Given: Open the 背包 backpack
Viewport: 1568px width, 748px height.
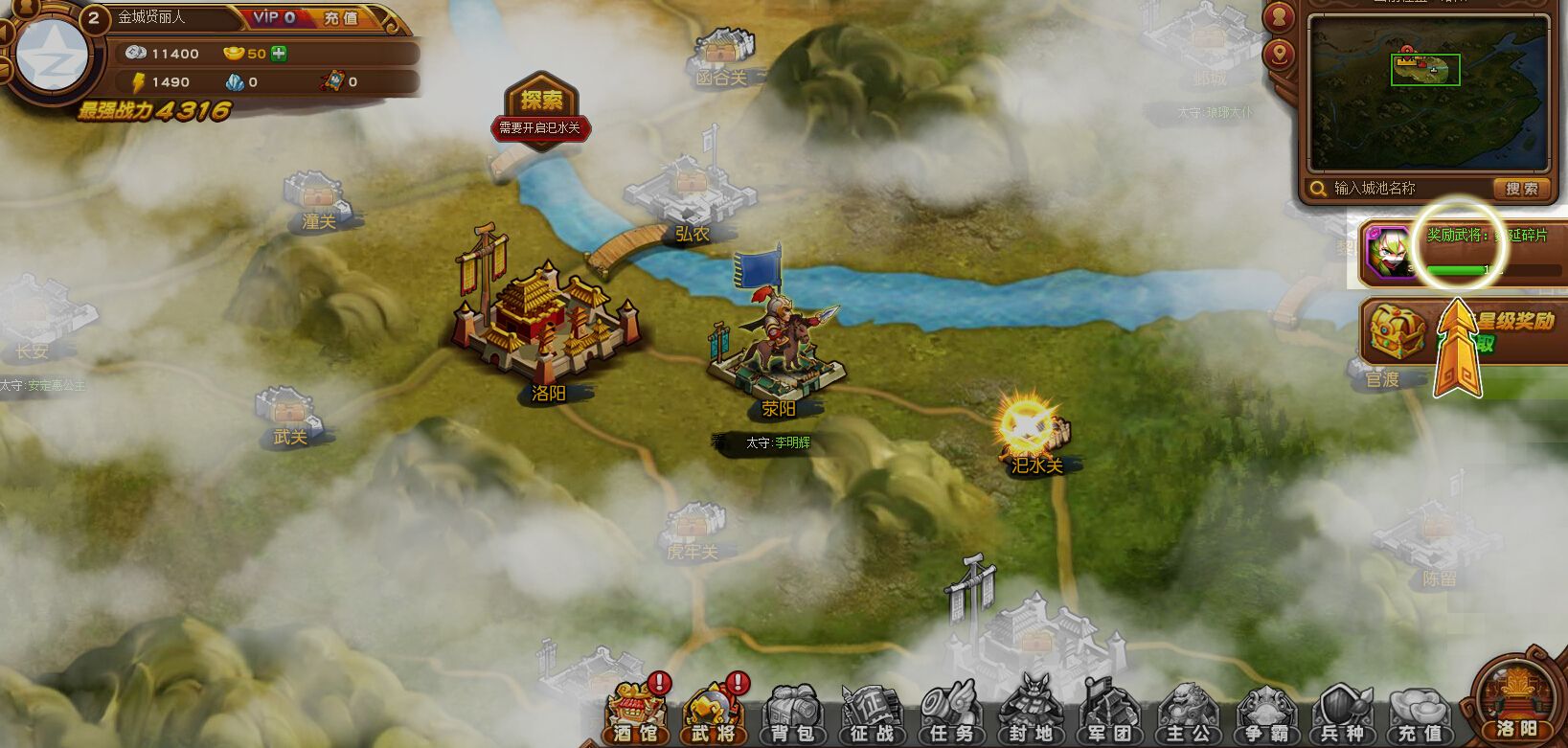Looking at the screenshot, I should 792,714.
